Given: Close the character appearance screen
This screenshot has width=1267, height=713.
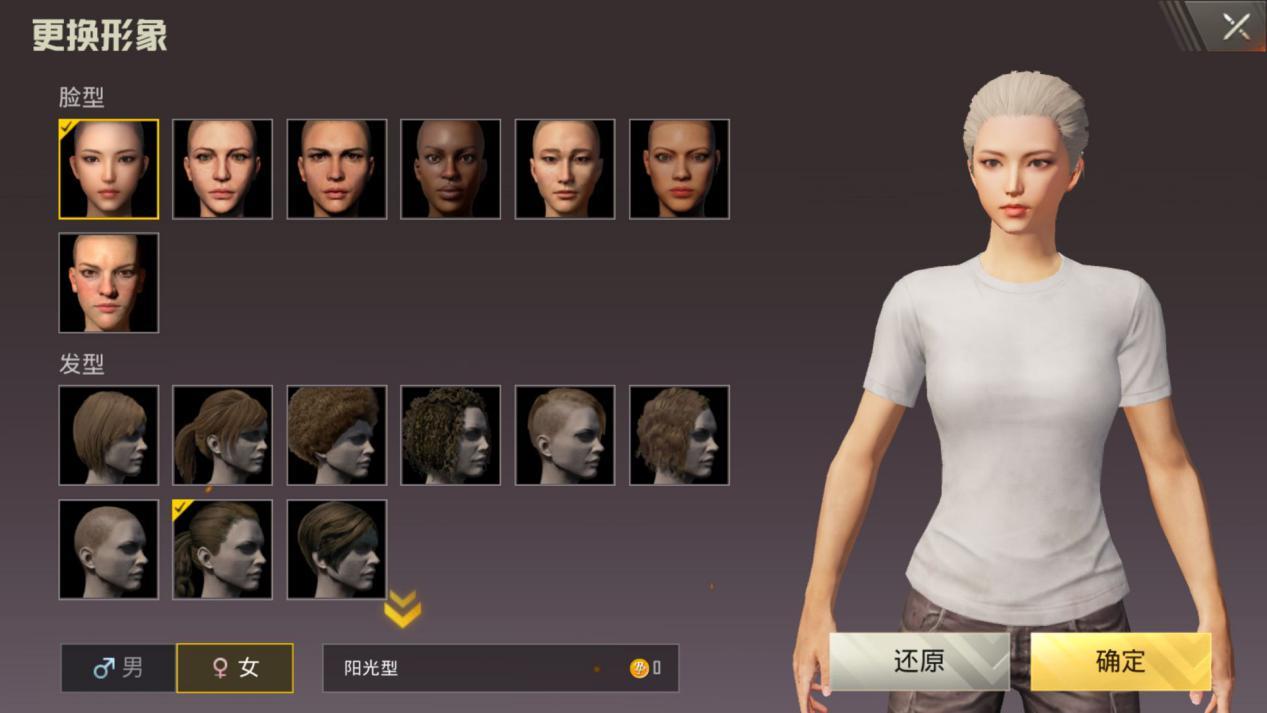Looking at the screenshot, I should click(x=1235, y=26).
